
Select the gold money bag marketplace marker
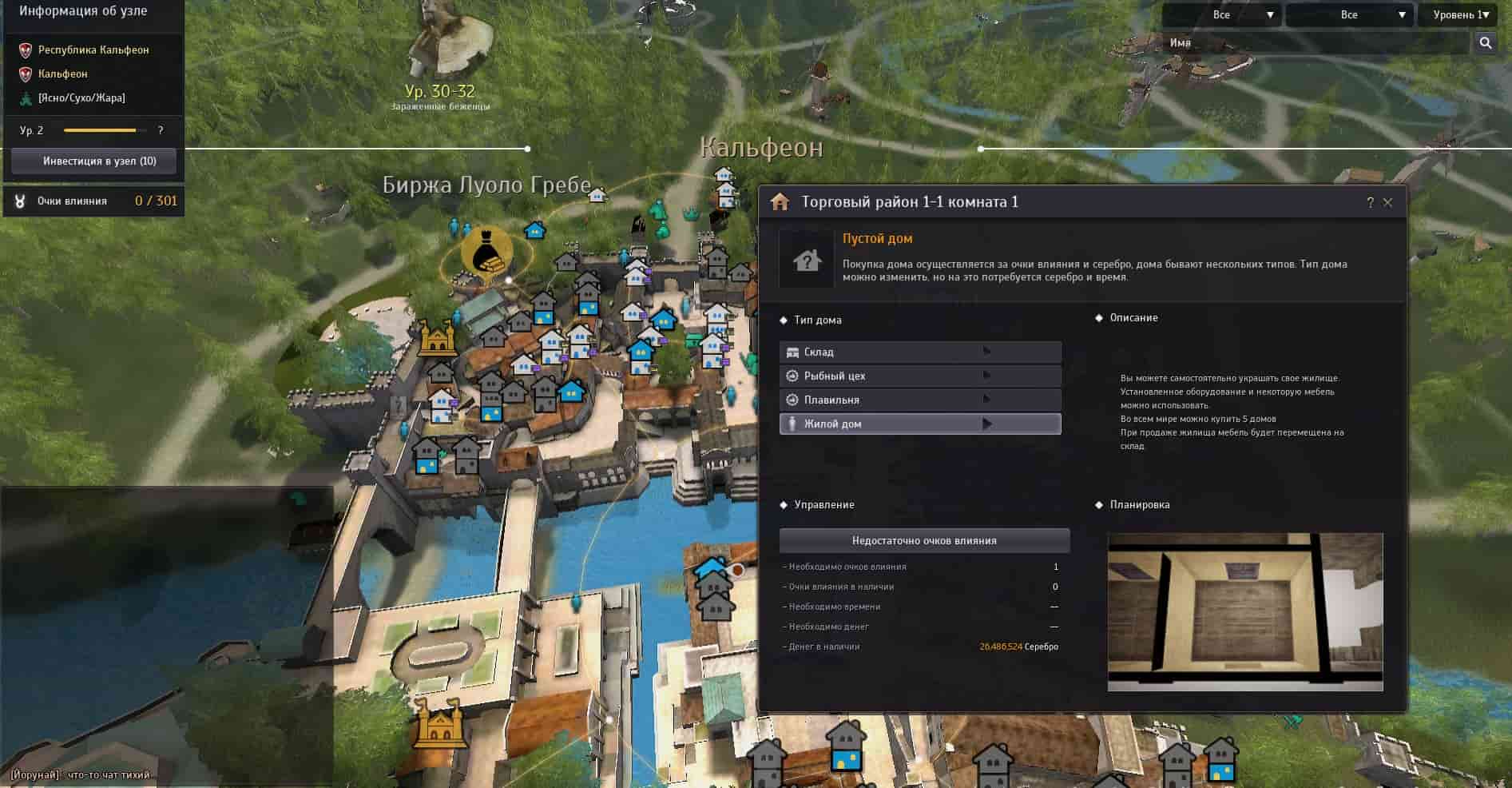486,251
